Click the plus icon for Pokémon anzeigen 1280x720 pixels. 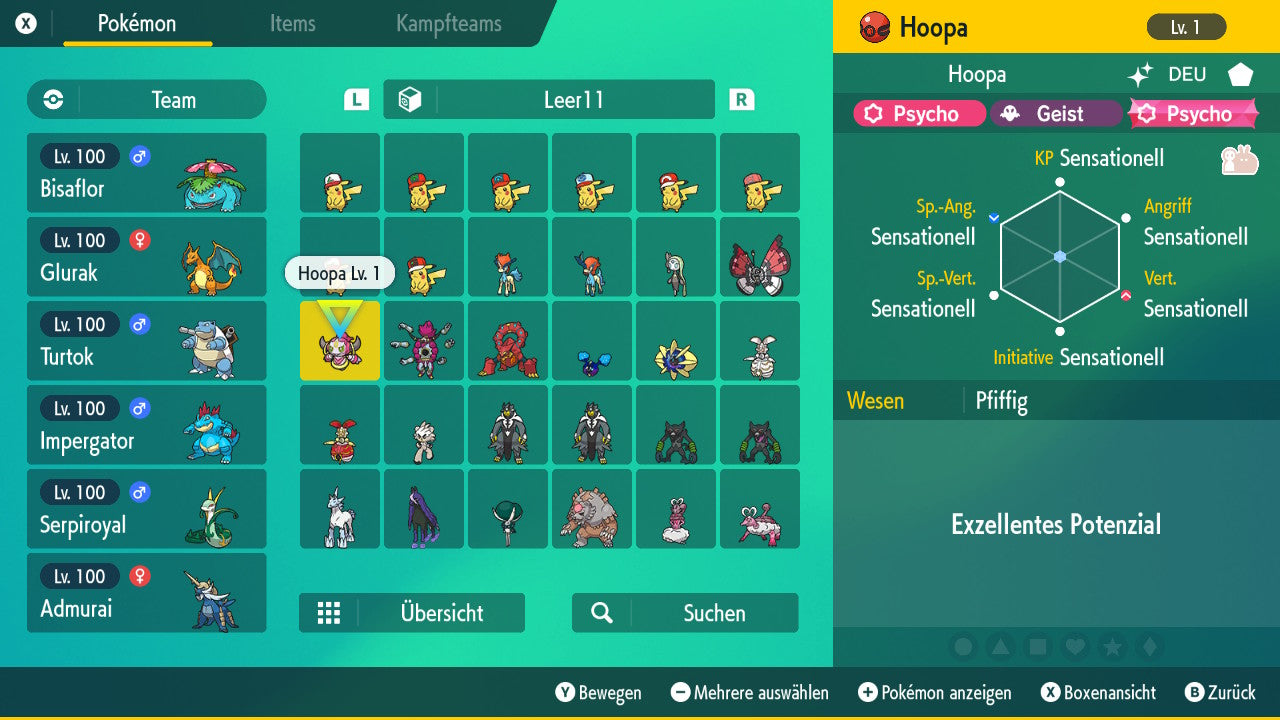pyautogui.click(x=868, y=692)
